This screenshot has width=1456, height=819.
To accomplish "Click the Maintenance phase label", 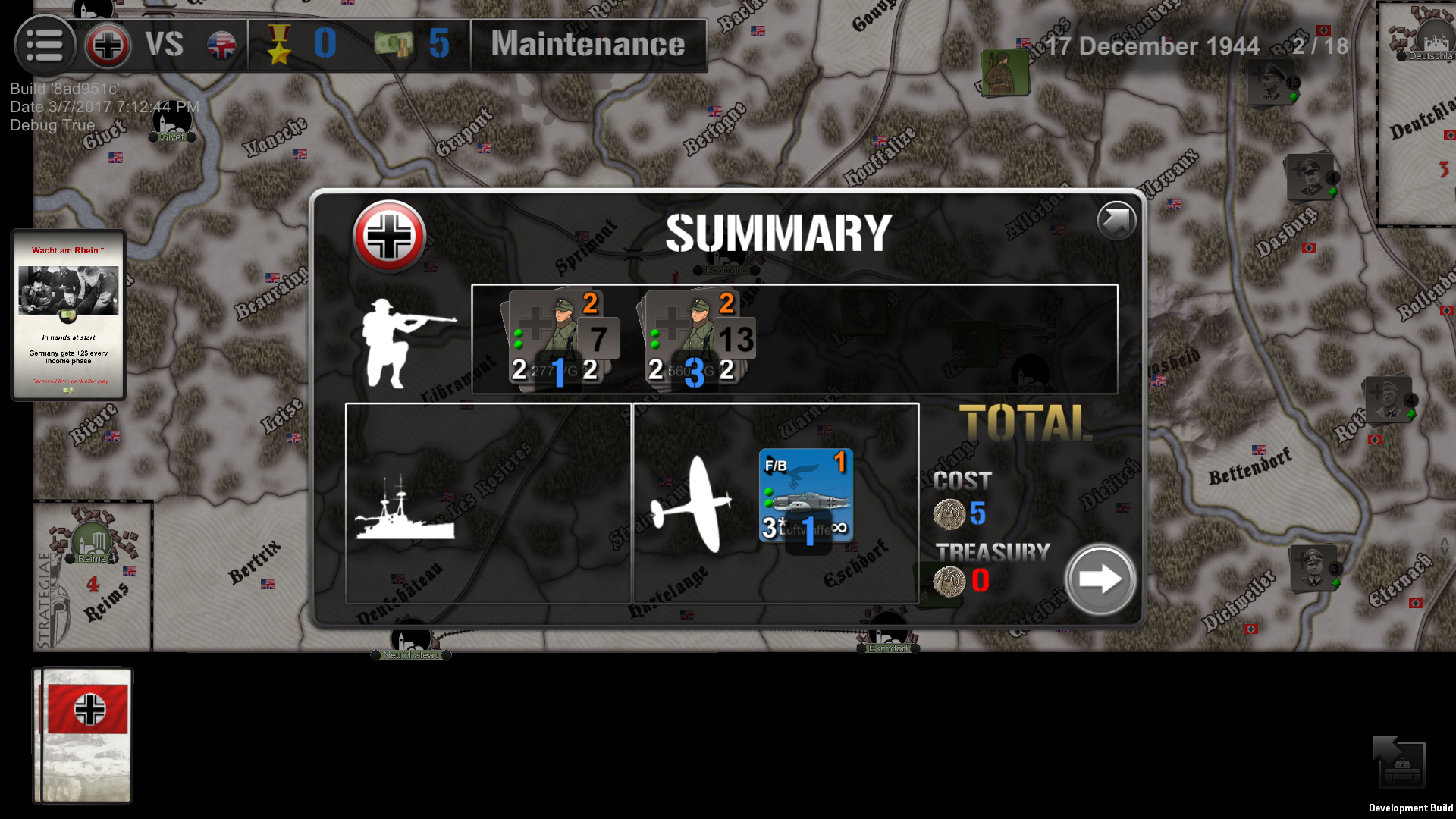I will [588, 45].
